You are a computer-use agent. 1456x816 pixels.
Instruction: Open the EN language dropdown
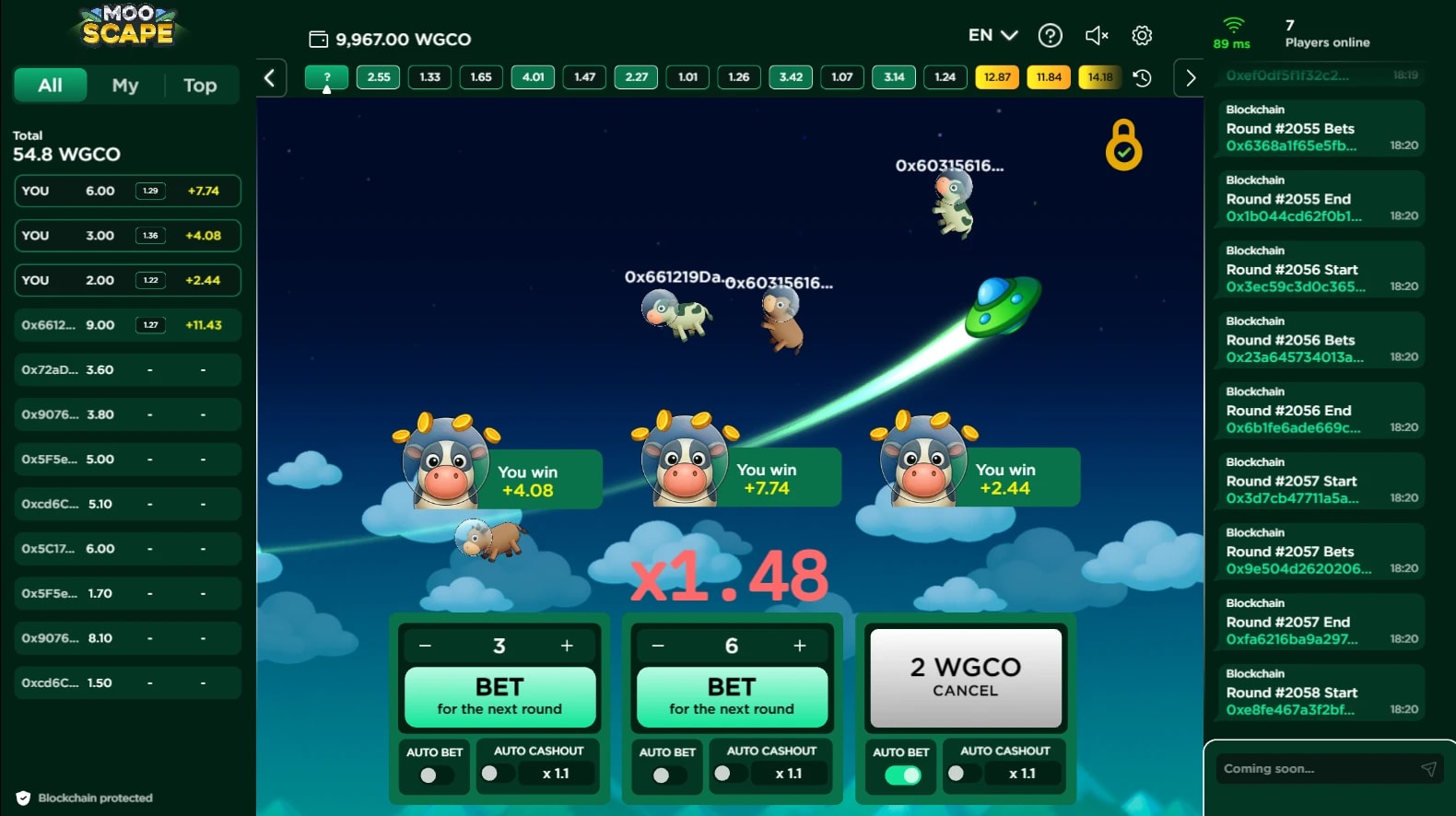click(992, 36)
